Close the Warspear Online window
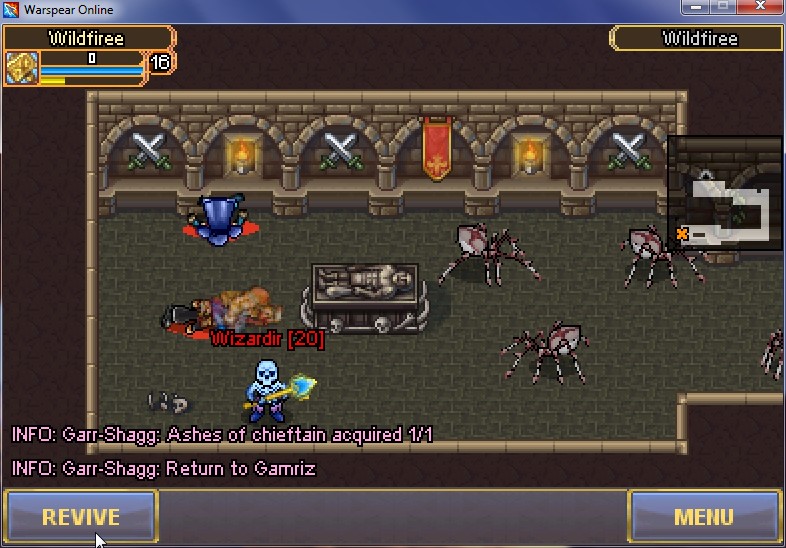 764,8
